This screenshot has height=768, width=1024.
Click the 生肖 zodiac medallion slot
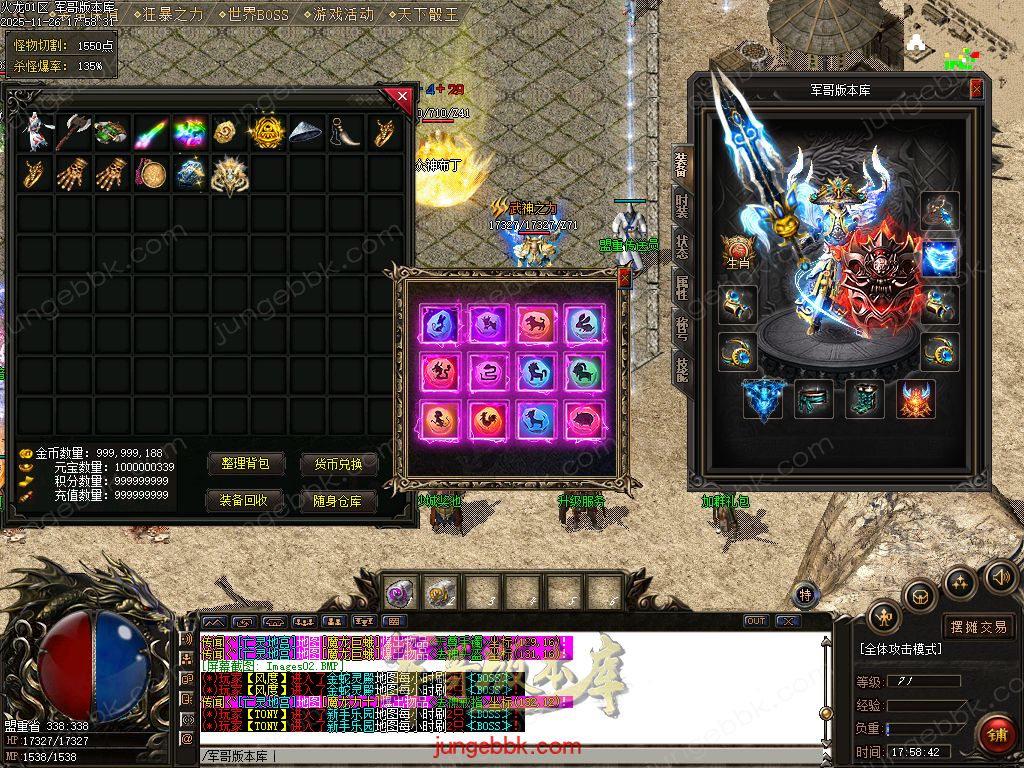(738, 251)
